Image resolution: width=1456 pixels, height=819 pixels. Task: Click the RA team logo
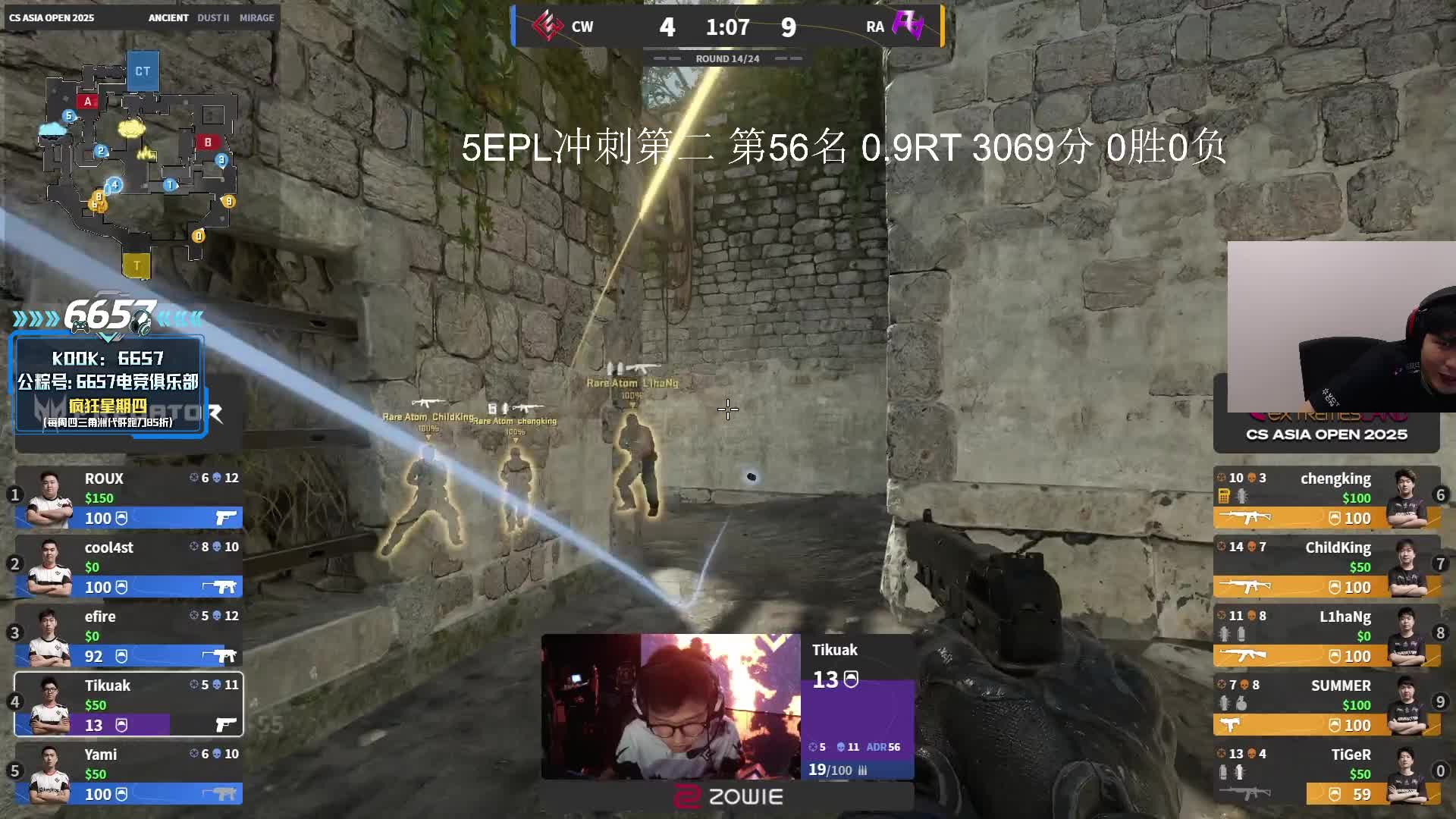(x=908, y=27)
